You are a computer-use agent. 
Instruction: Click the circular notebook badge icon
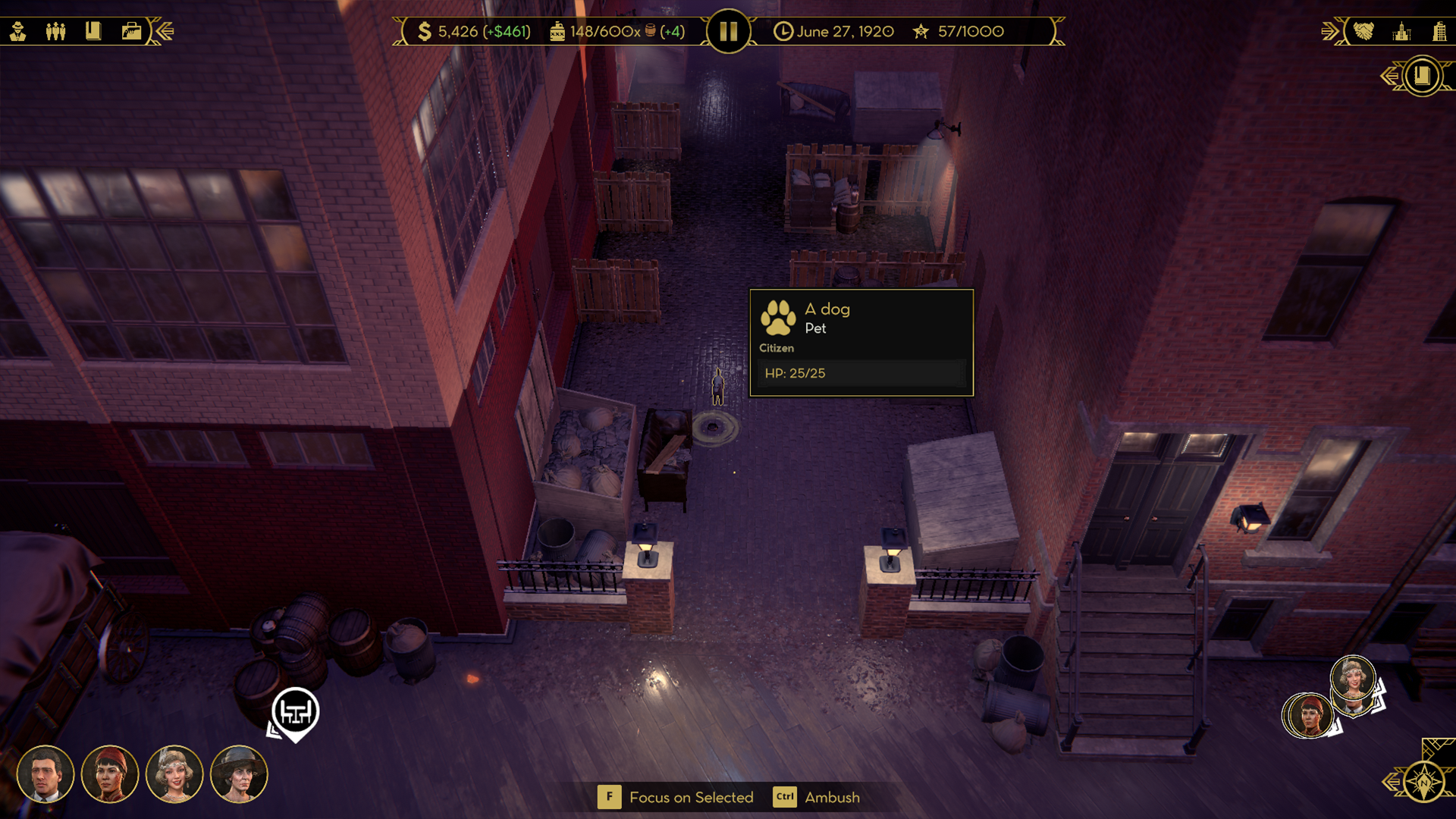coord(1423,76)
